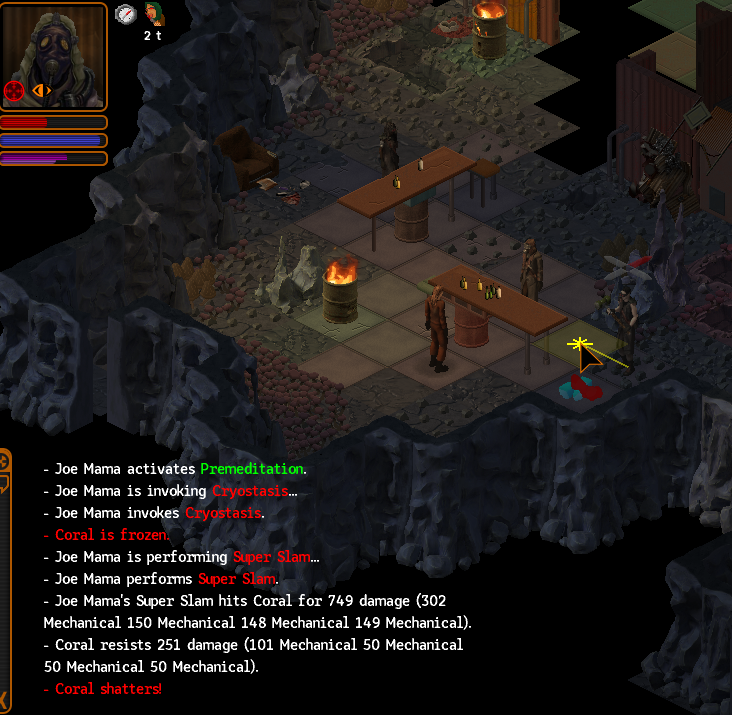Select the gauge status effect icon
Viewport: 732px width, 715px height.
click(x=125, y=14)
